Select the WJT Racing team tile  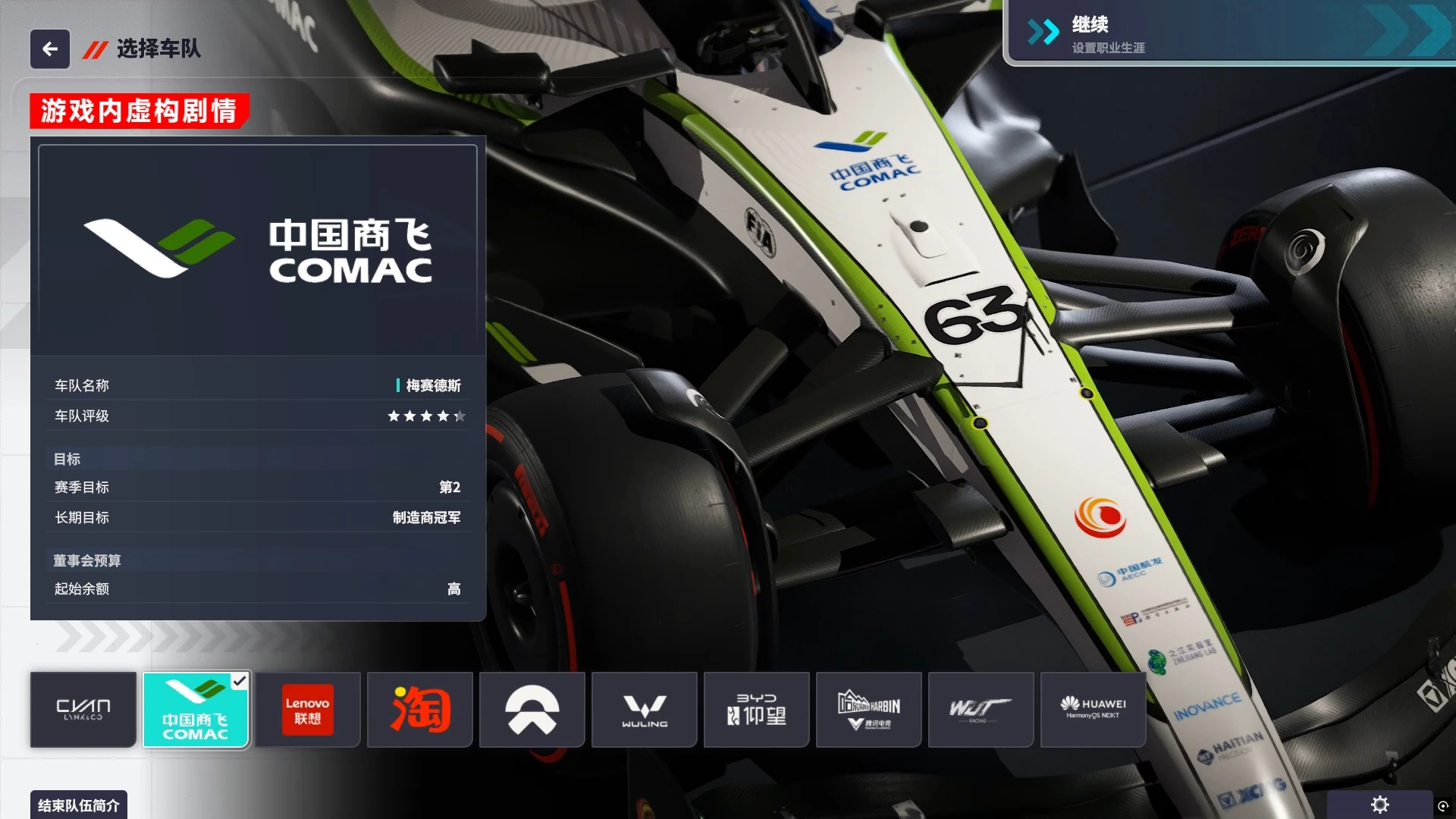[981, 710]
